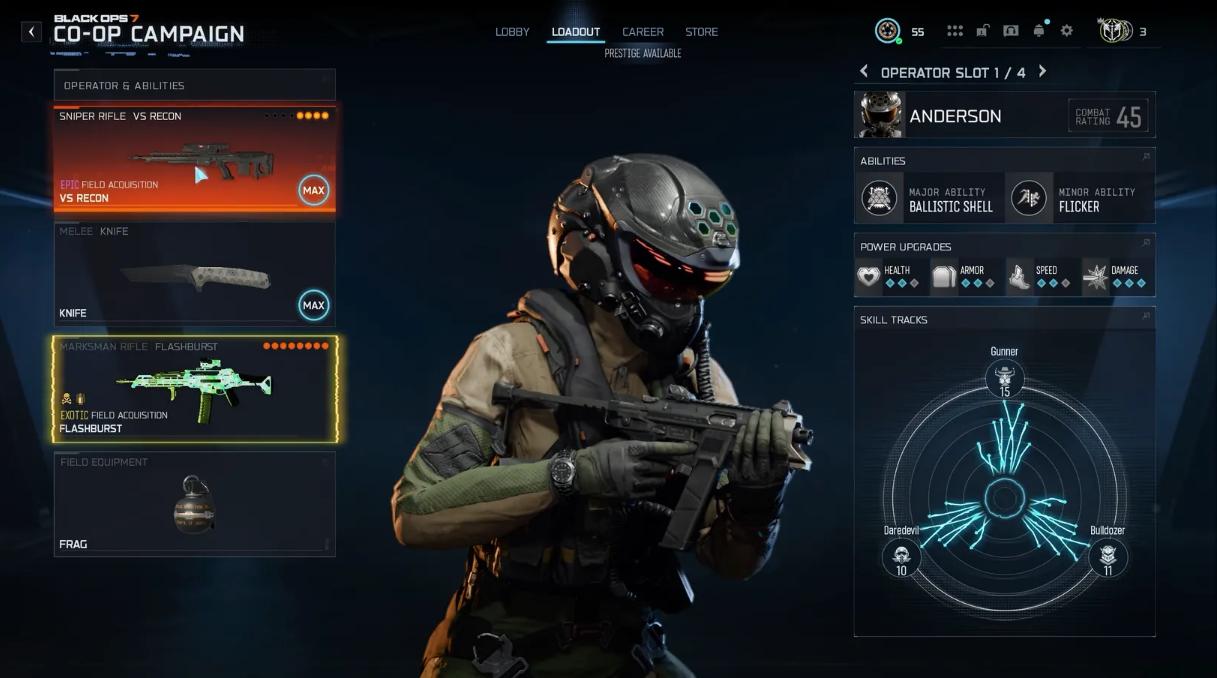Go to the previous operator slot
This screenshot has width=1217, height=678.
click(x=864, y=72)
